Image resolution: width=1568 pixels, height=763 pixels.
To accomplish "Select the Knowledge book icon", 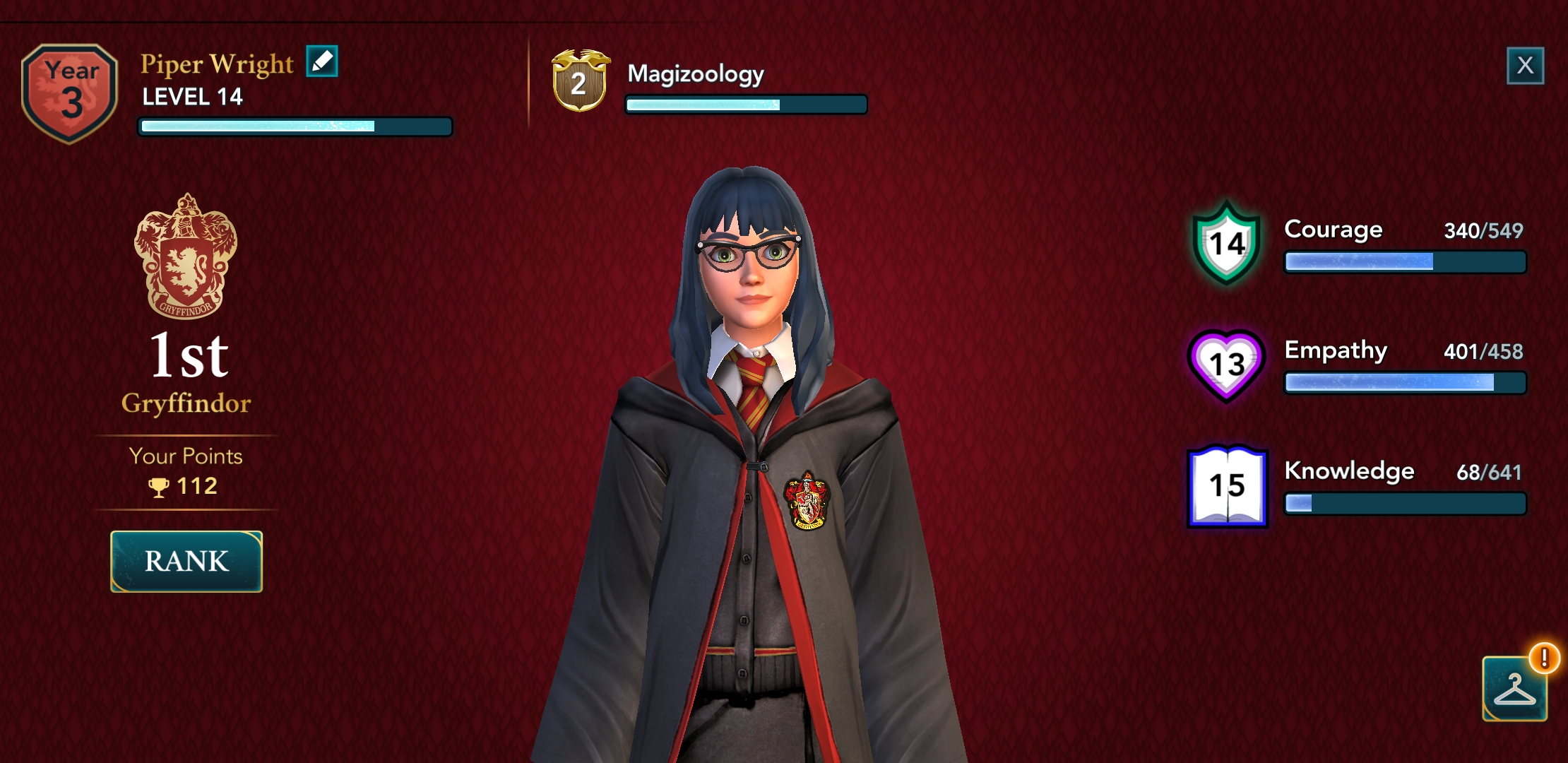I will [1227, 486].
